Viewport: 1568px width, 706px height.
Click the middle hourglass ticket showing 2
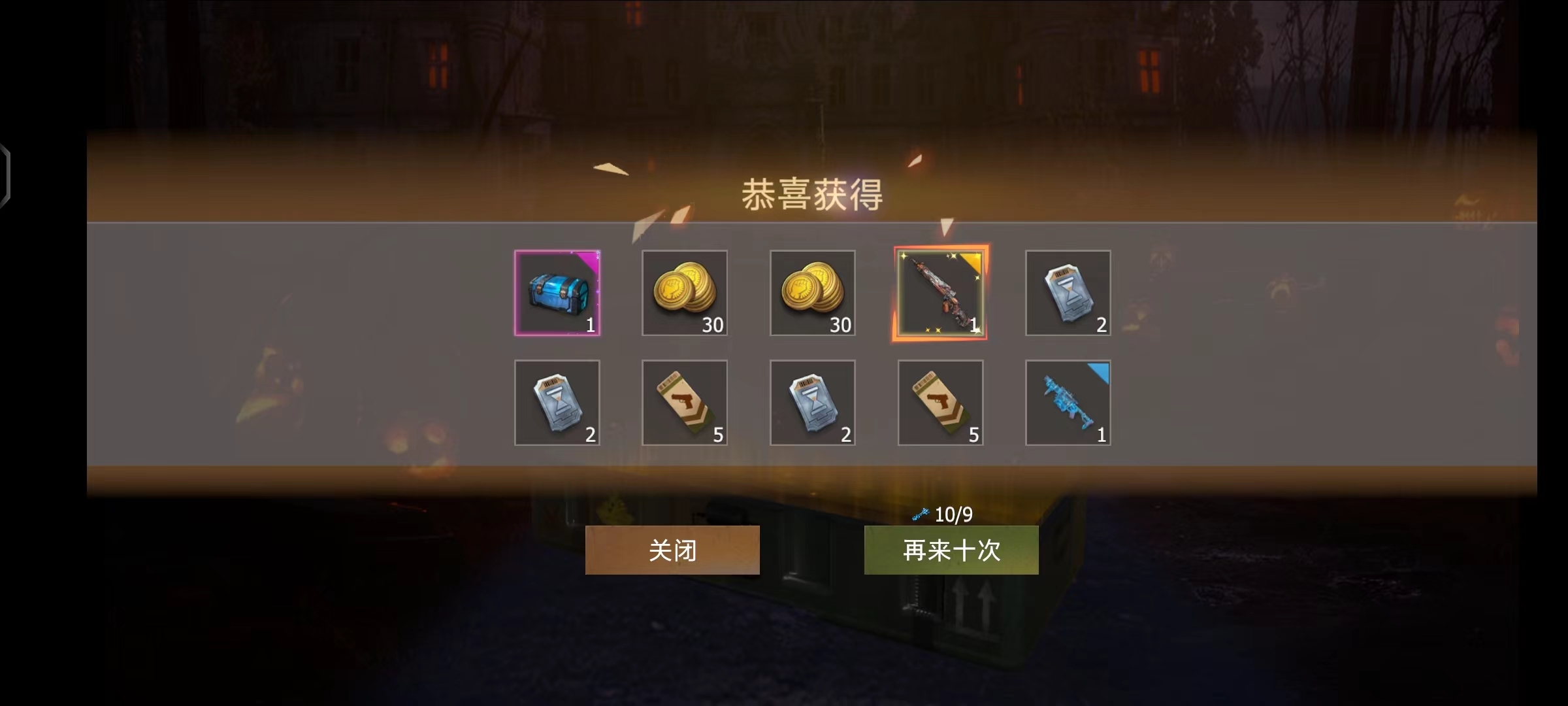tap(812, 403)
